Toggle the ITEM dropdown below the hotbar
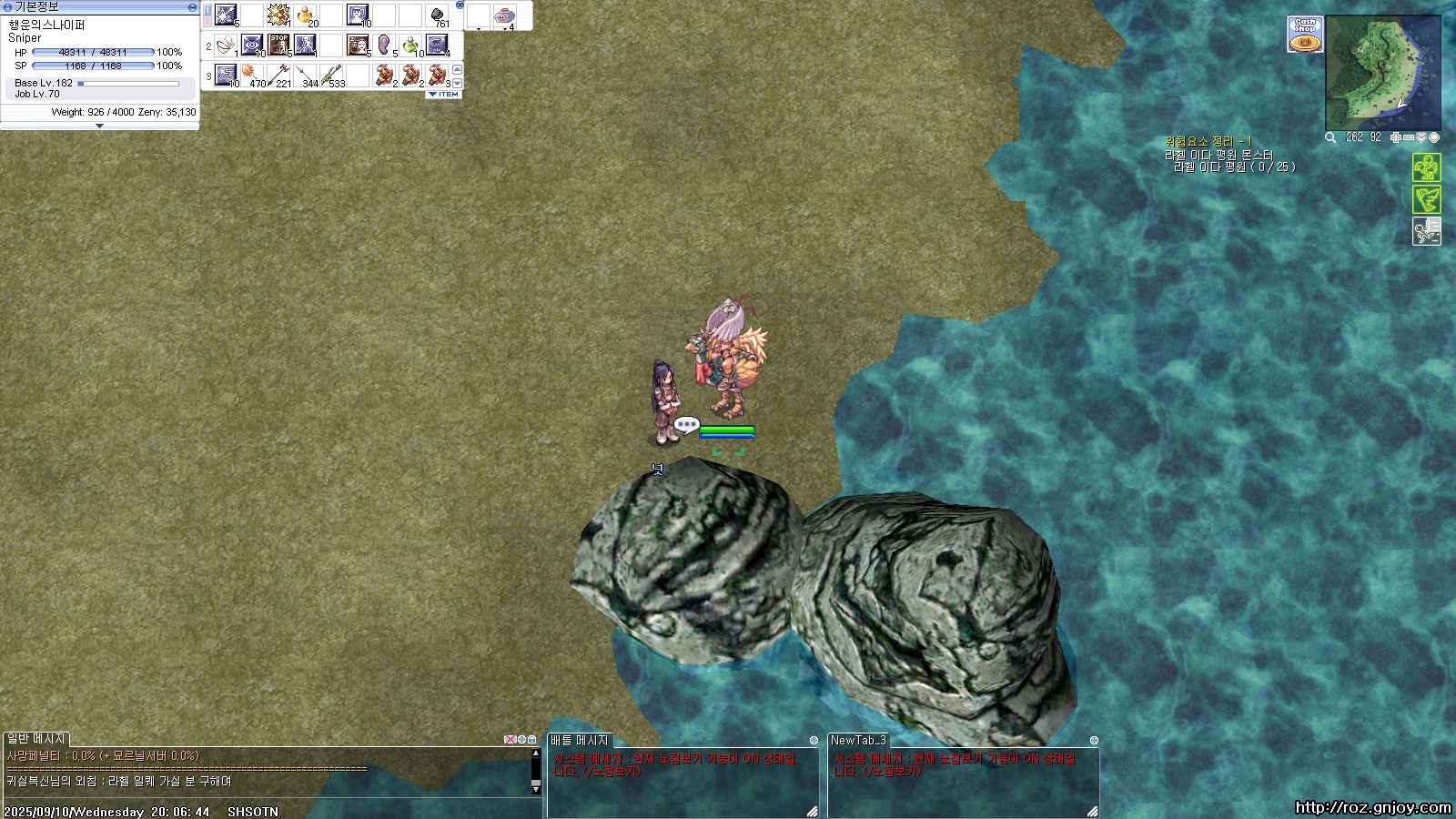 444,95
